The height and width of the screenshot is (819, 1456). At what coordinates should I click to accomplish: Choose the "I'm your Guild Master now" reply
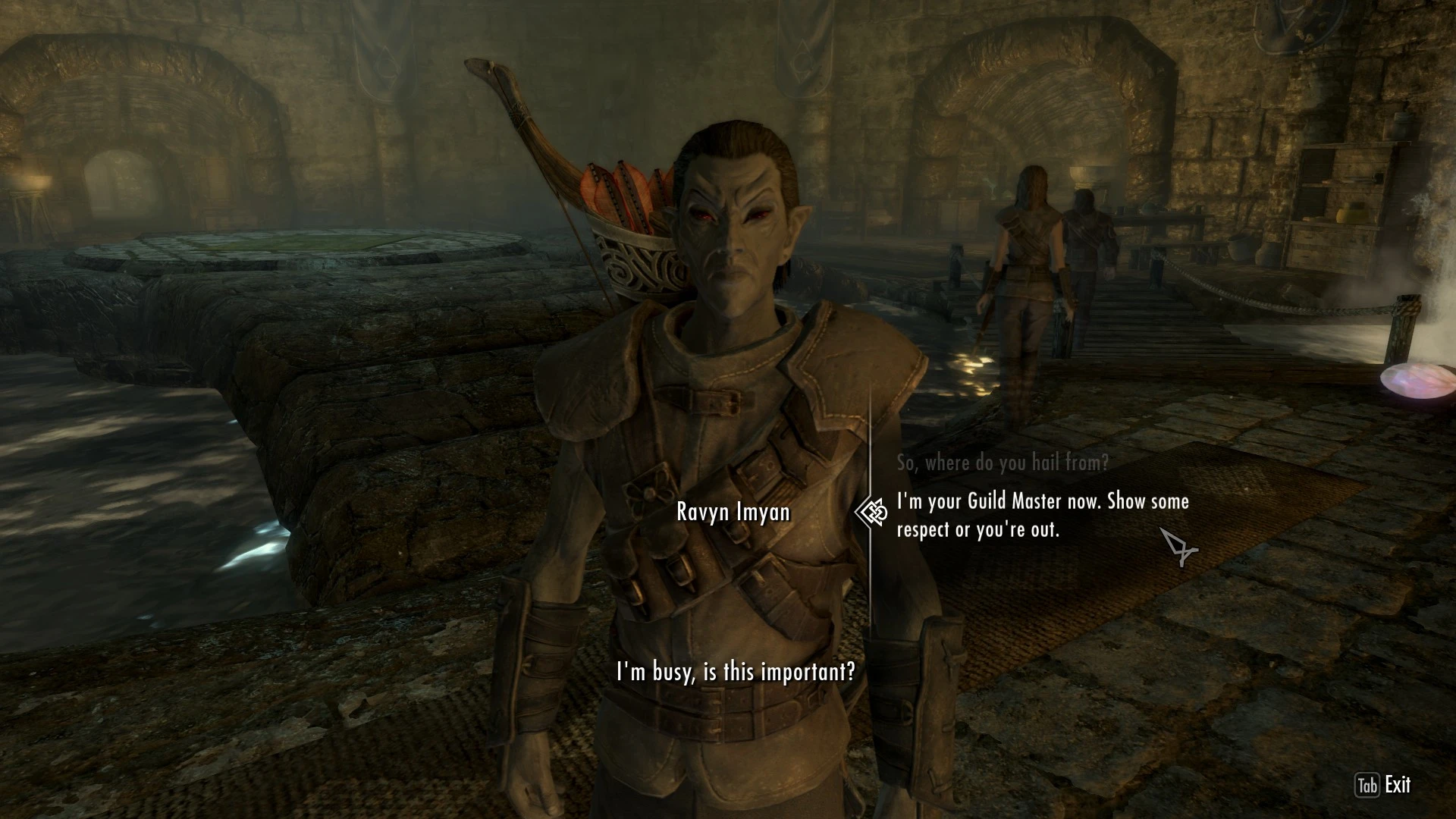click(x=1042, y=515)
